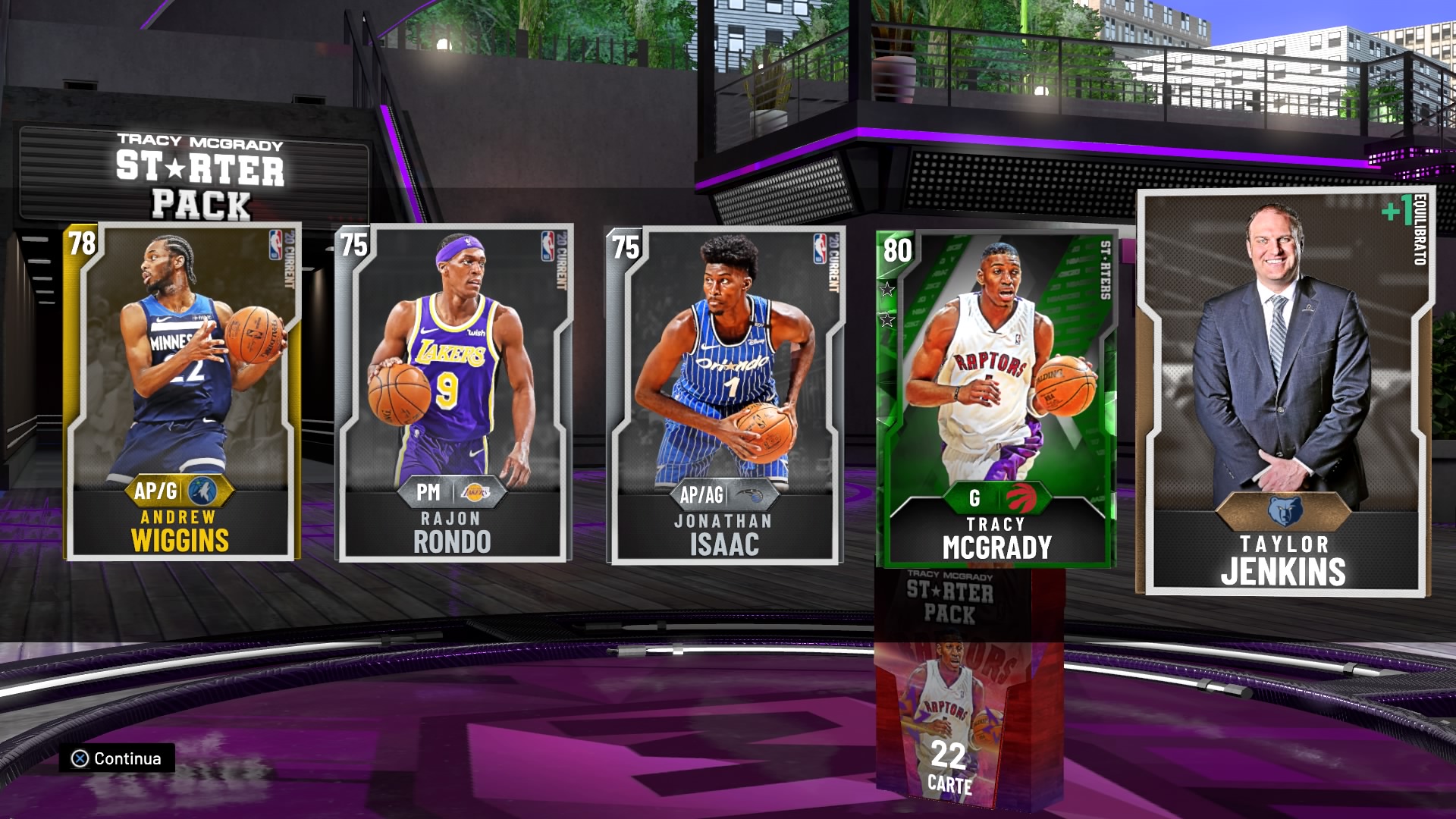1456x819 pixels.
Task: Click the Continua button
Action: pos(118,758)
